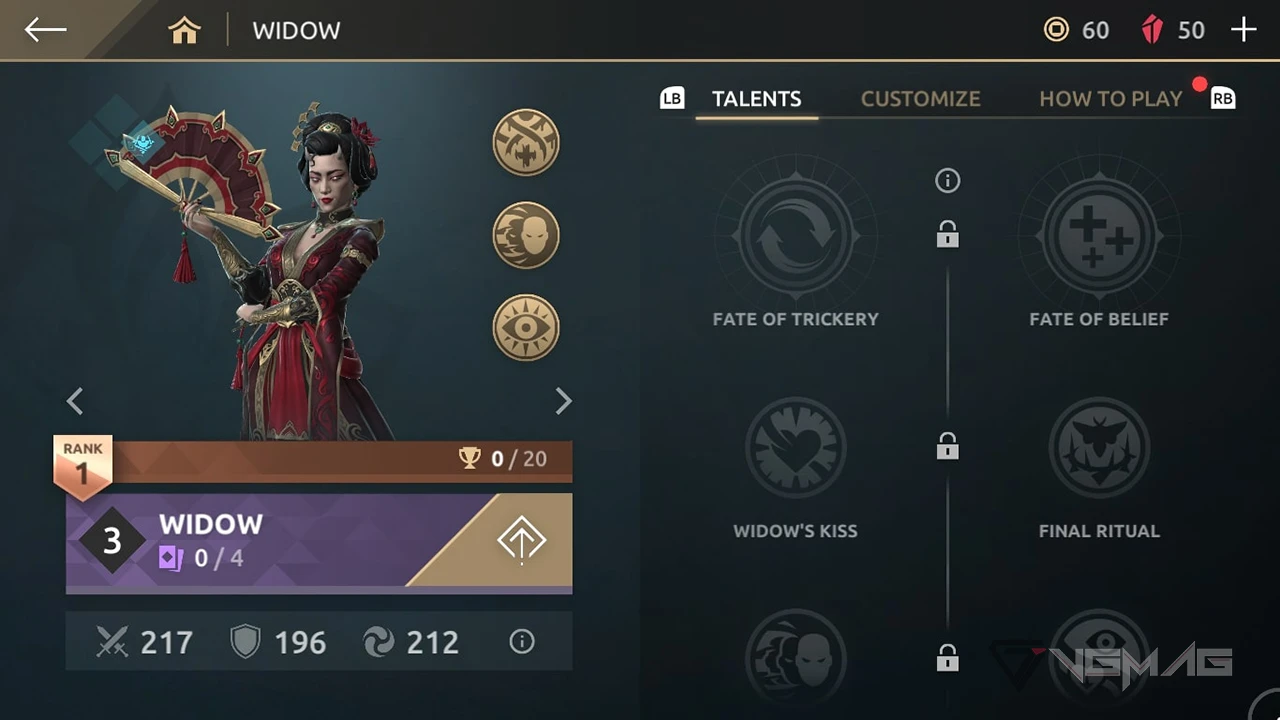Screen dimensions: 1280x720
Task: Switch to the Talents tab
Action: (x=756, y=99)
